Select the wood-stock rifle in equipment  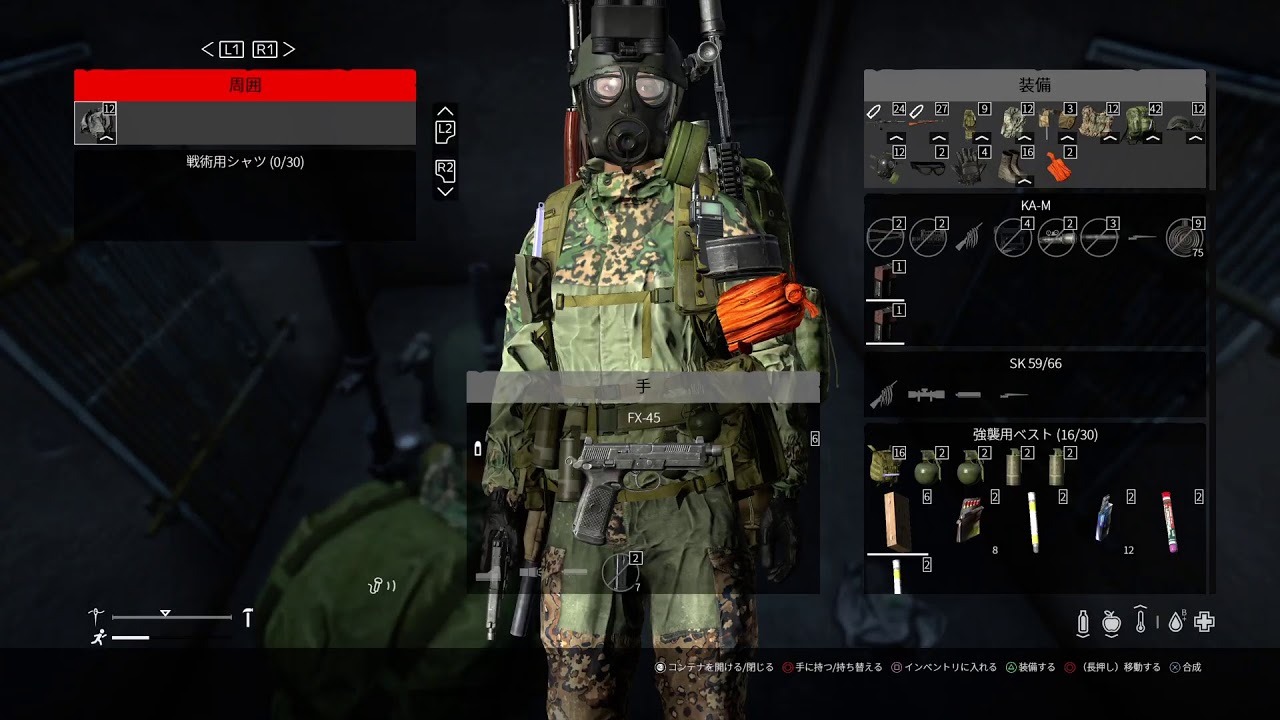point(927,123)
